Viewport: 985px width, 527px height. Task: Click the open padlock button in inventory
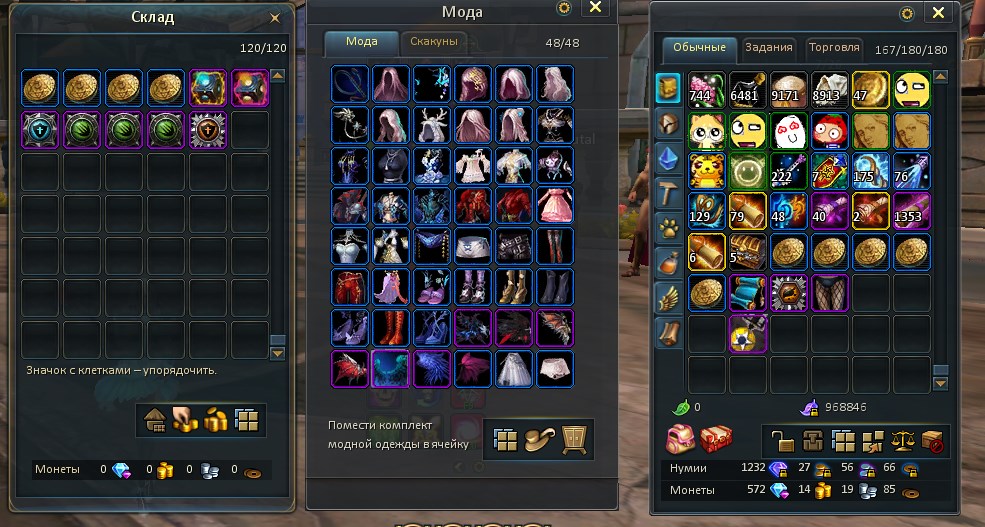click(782, 440)
